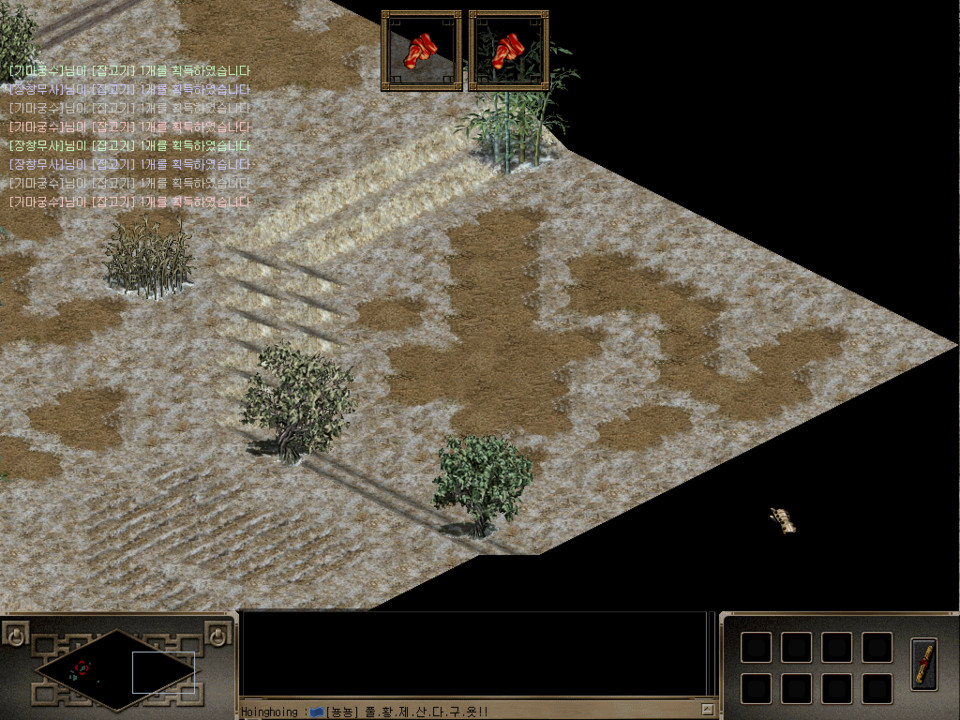Click the diamond-shaped minimap
Screen dimensions: 960x720
pos(117,669)
